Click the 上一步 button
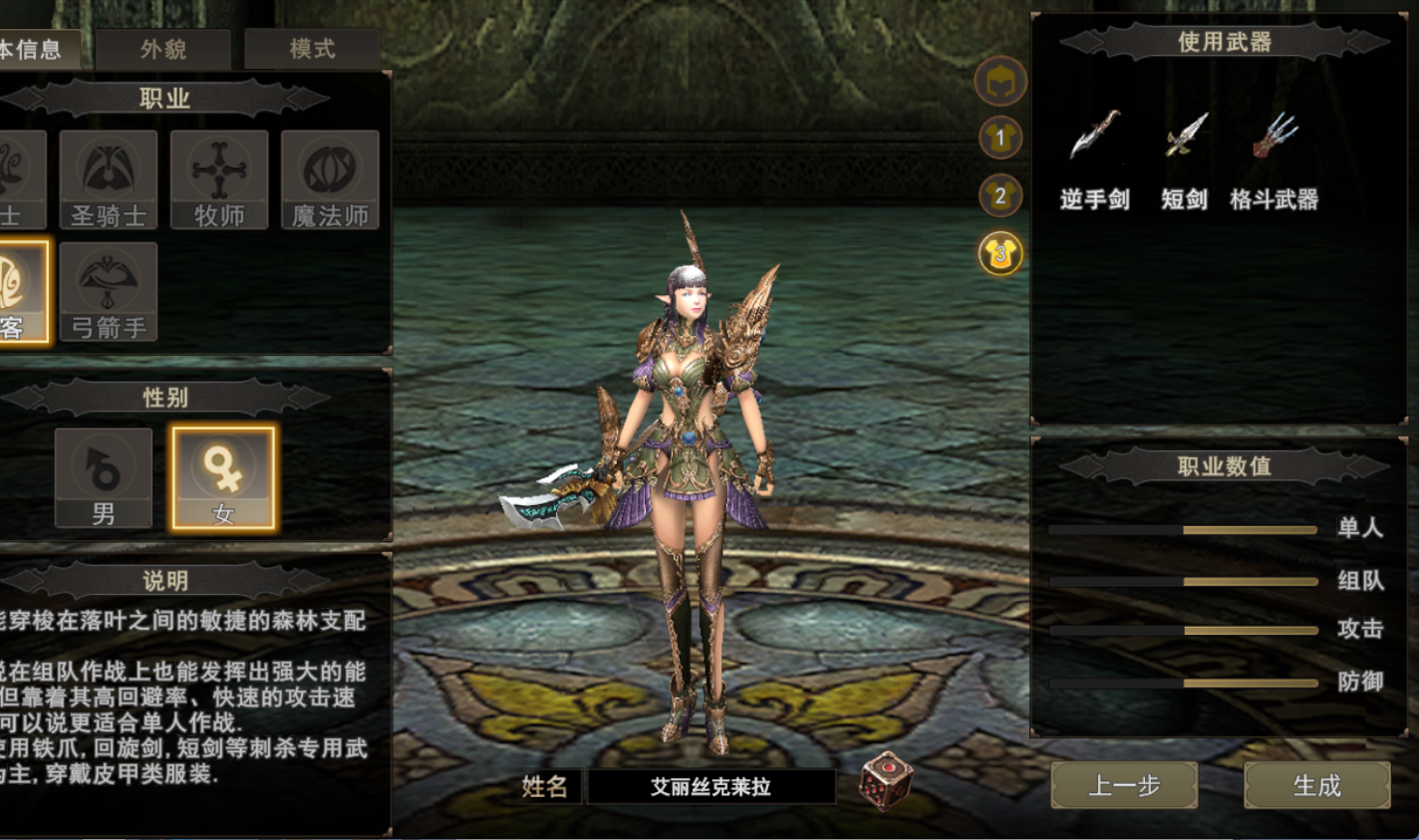The image size is (1419, 840). (x=1126, y=786)
